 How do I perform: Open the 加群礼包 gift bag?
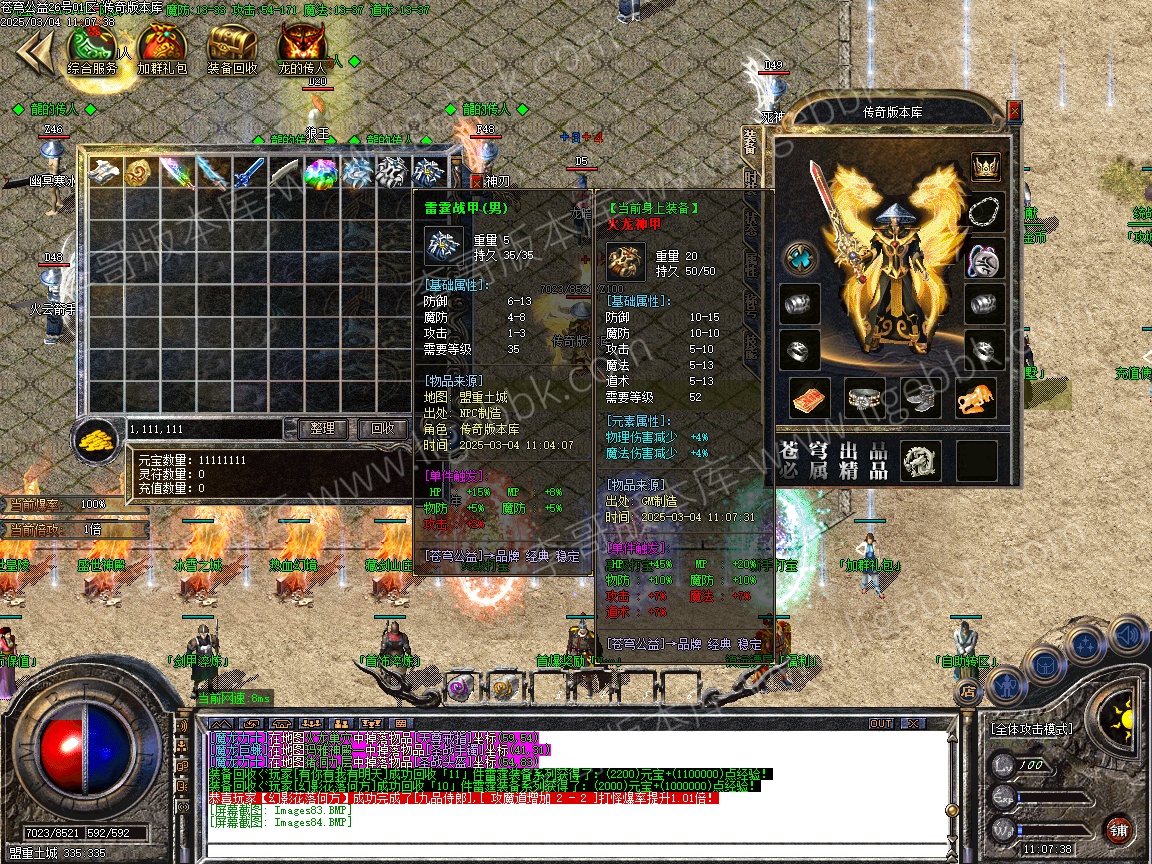pyautogui.click(x=162, y=48)
